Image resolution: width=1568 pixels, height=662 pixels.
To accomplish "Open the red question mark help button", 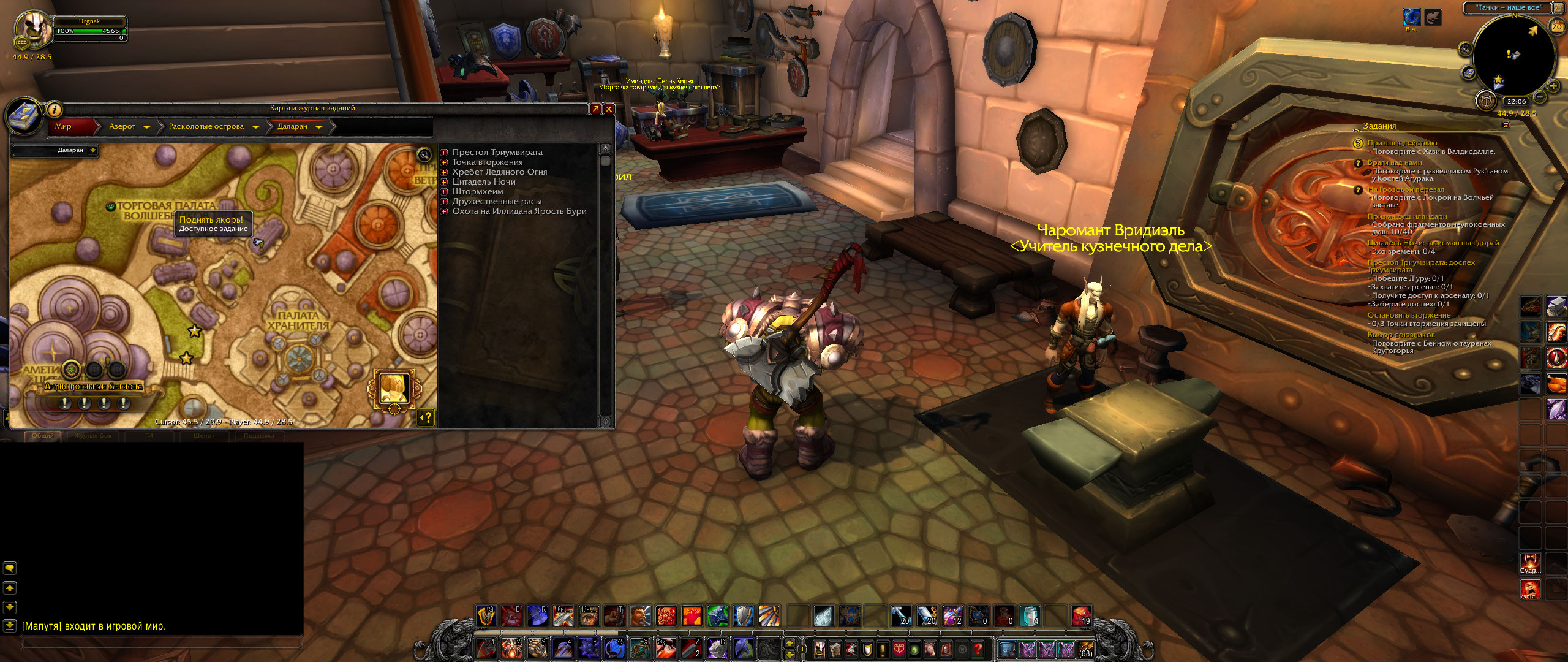I will 978,649.
